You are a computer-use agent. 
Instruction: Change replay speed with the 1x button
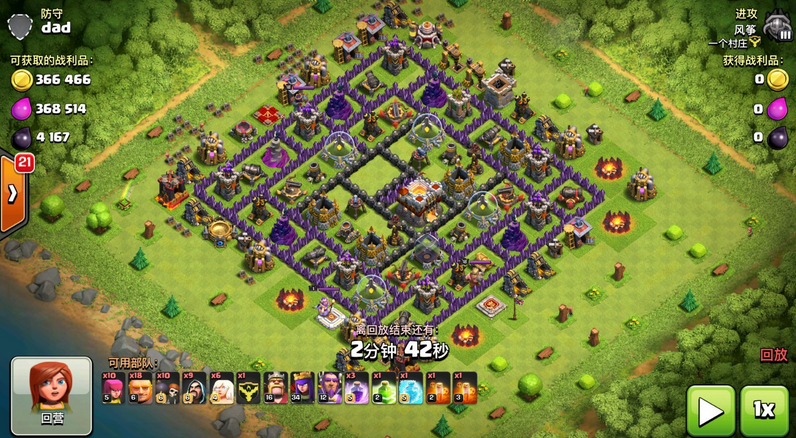tap(764, 410)
